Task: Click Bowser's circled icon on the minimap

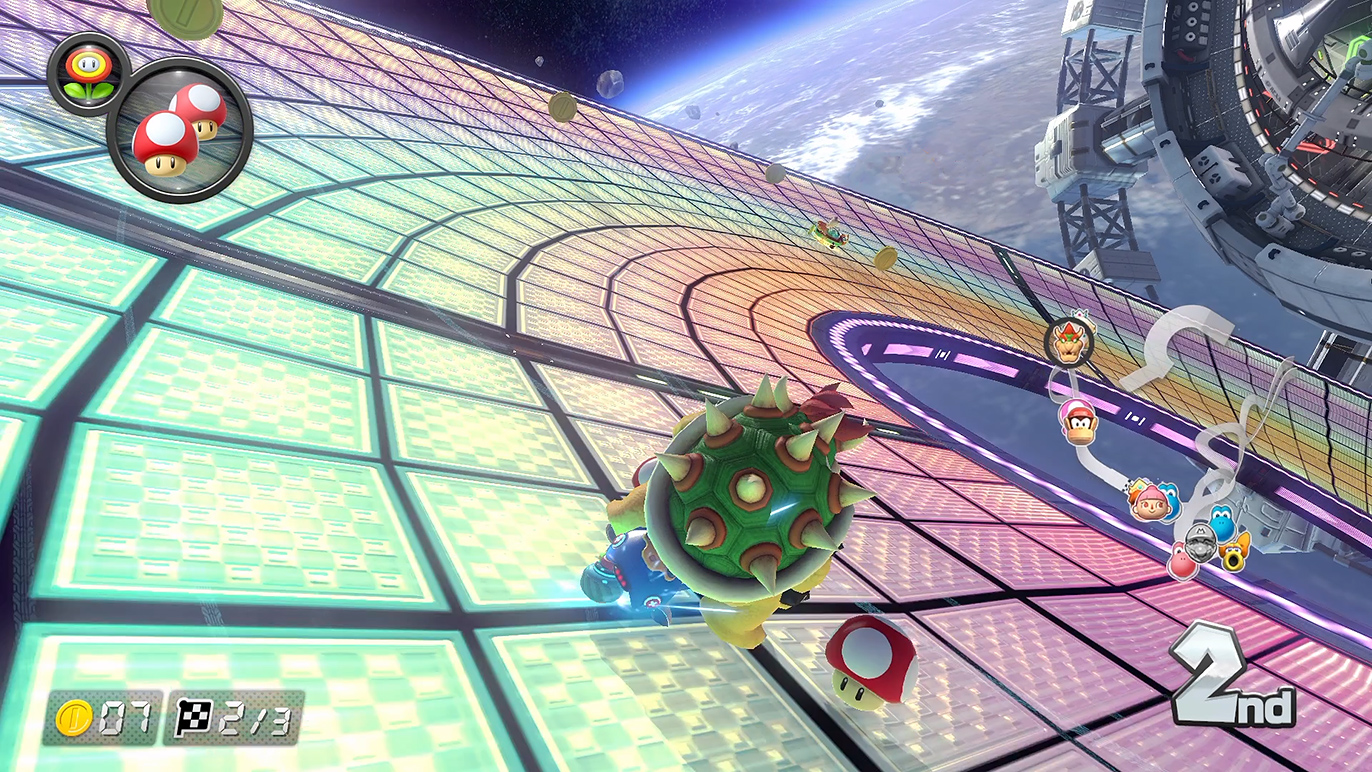Action: (x=1068, y=343)
